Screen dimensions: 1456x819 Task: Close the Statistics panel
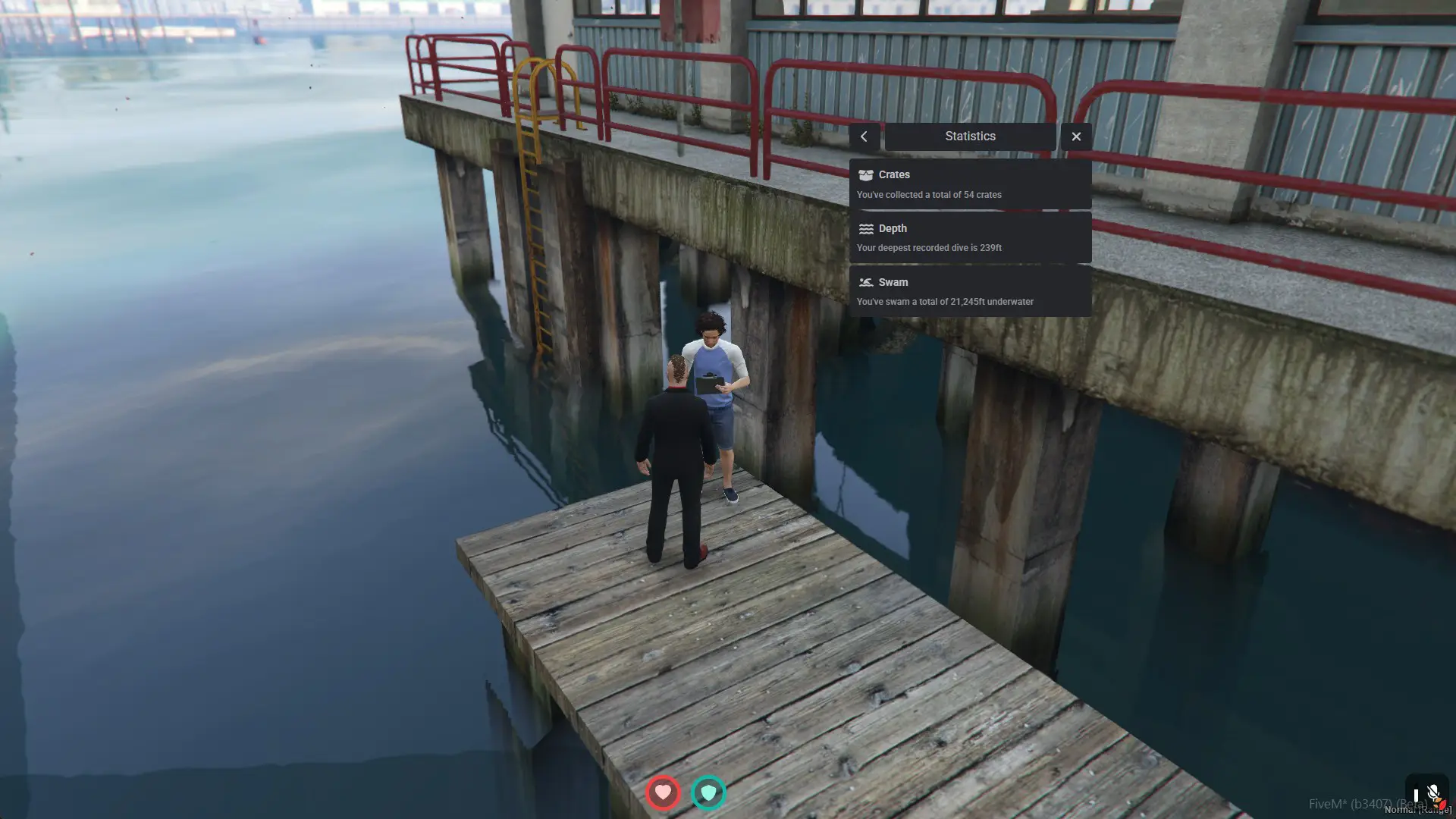click(x=1076, y=136)
